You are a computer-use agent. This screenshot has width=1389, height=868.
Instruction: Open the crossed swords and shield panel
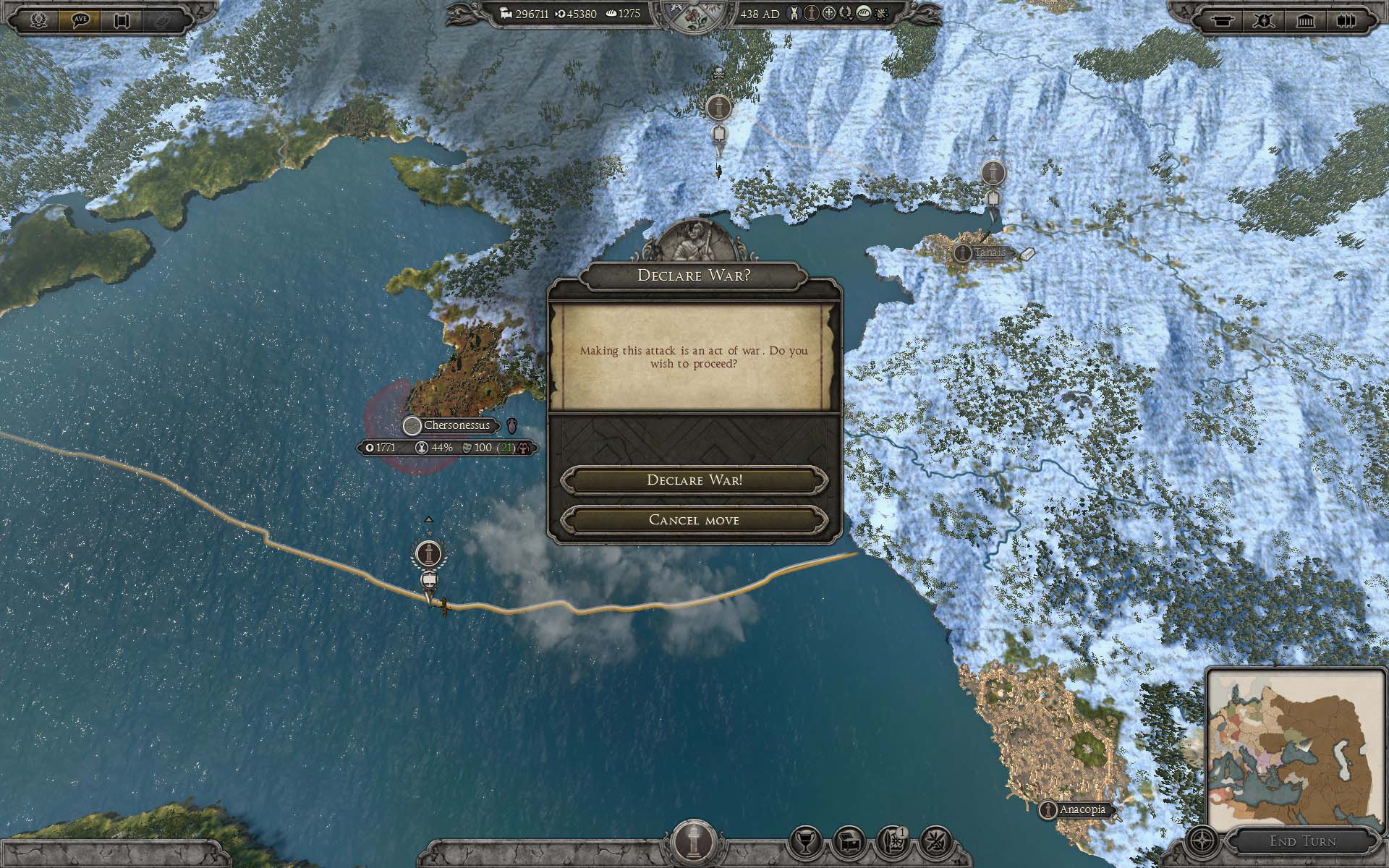coord(1265,20)
